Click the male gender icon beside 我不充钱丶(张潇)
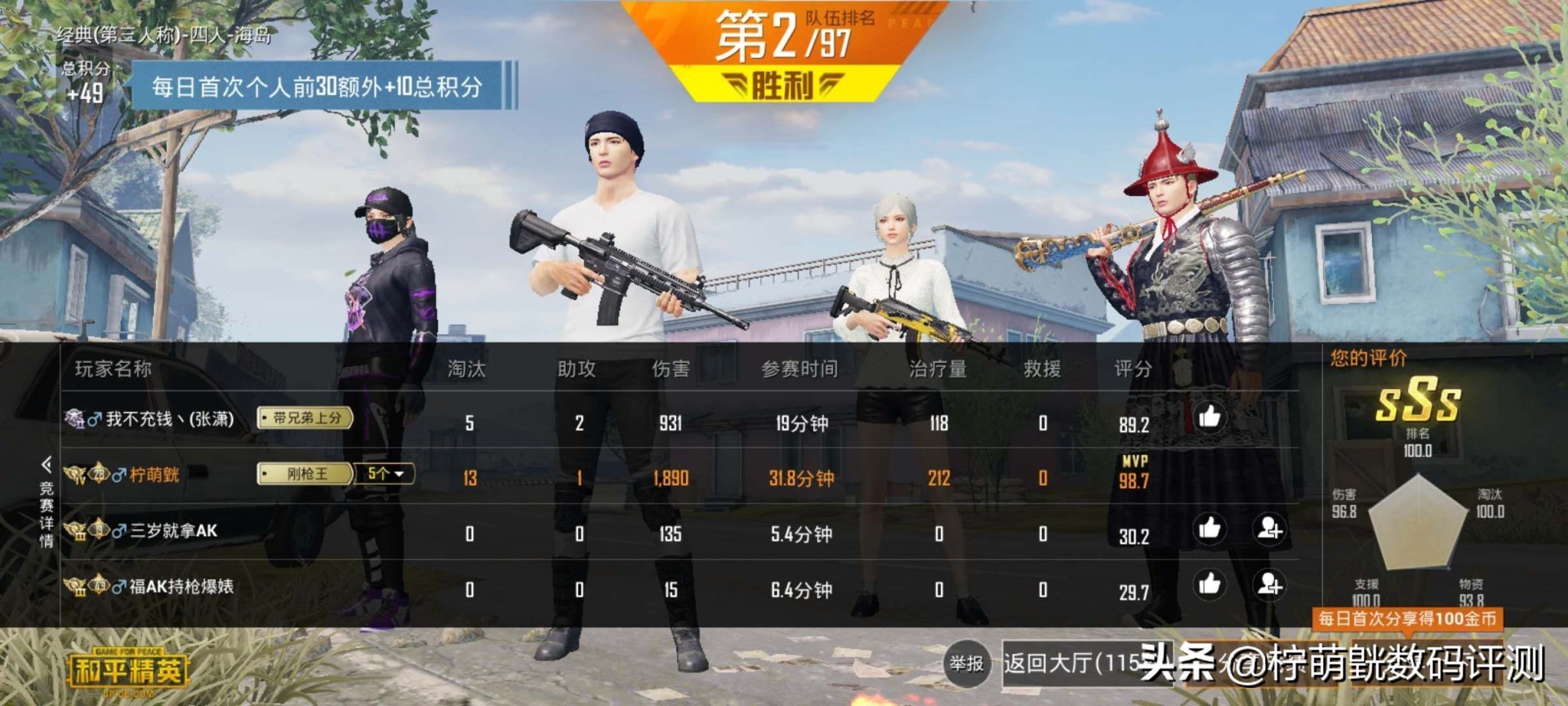Viewport: 1568px width, 706px height. click(94, 420)
